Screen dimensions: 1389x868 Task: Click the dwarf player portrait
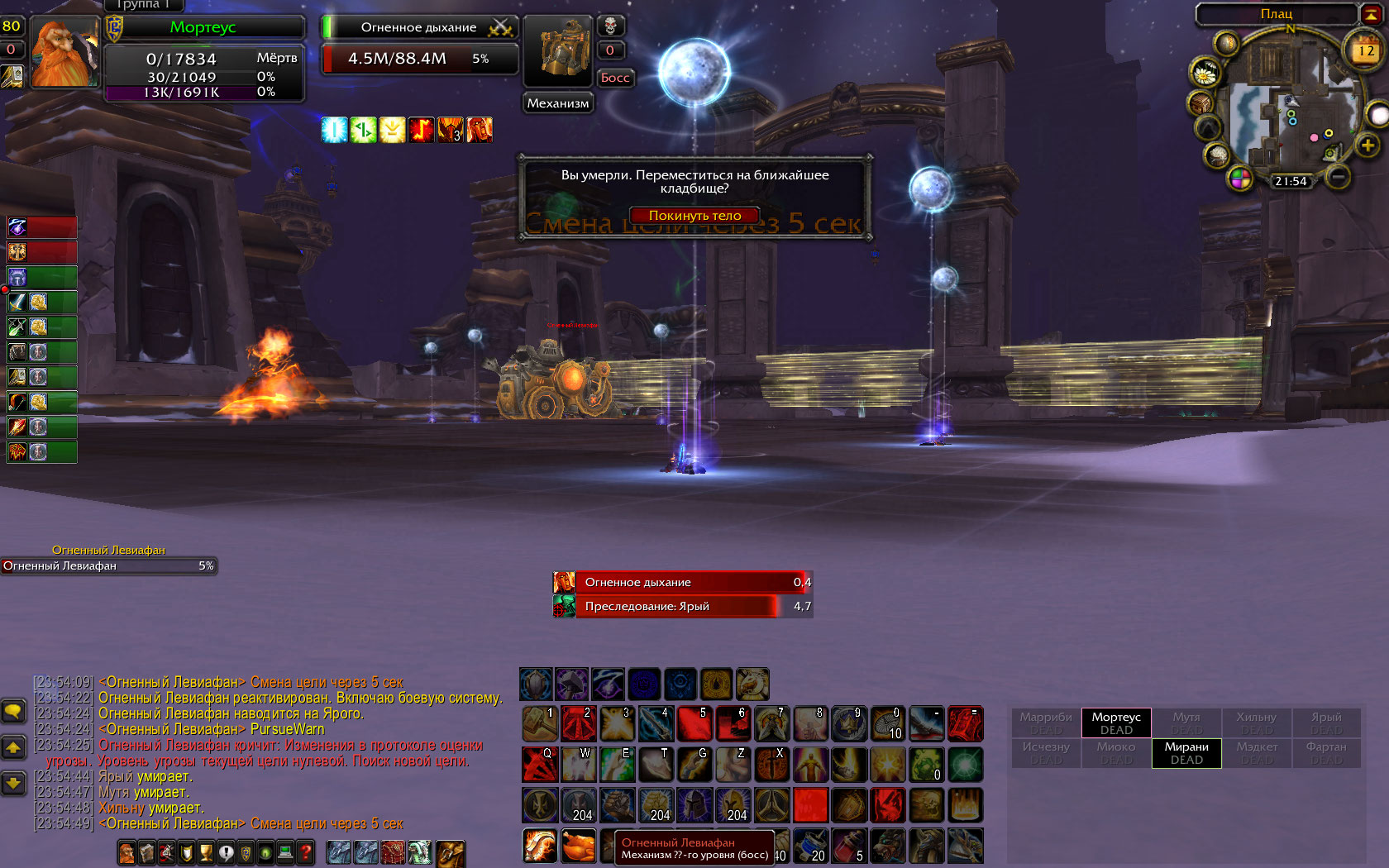point(64,51)
